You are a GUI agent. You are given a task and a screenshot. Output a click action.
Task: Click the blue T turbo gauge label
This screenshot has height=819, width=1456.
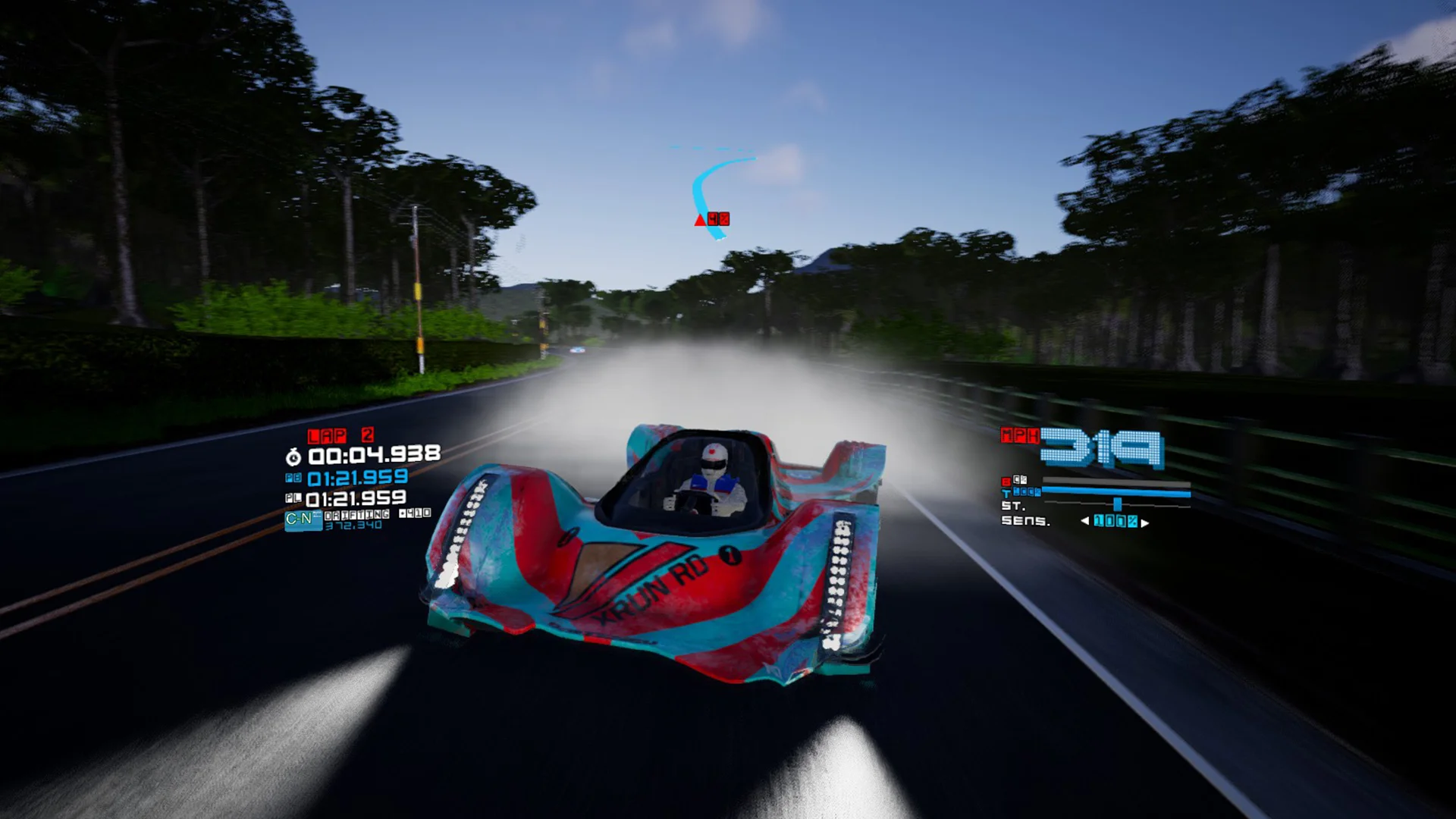(x=1006, y=493)
